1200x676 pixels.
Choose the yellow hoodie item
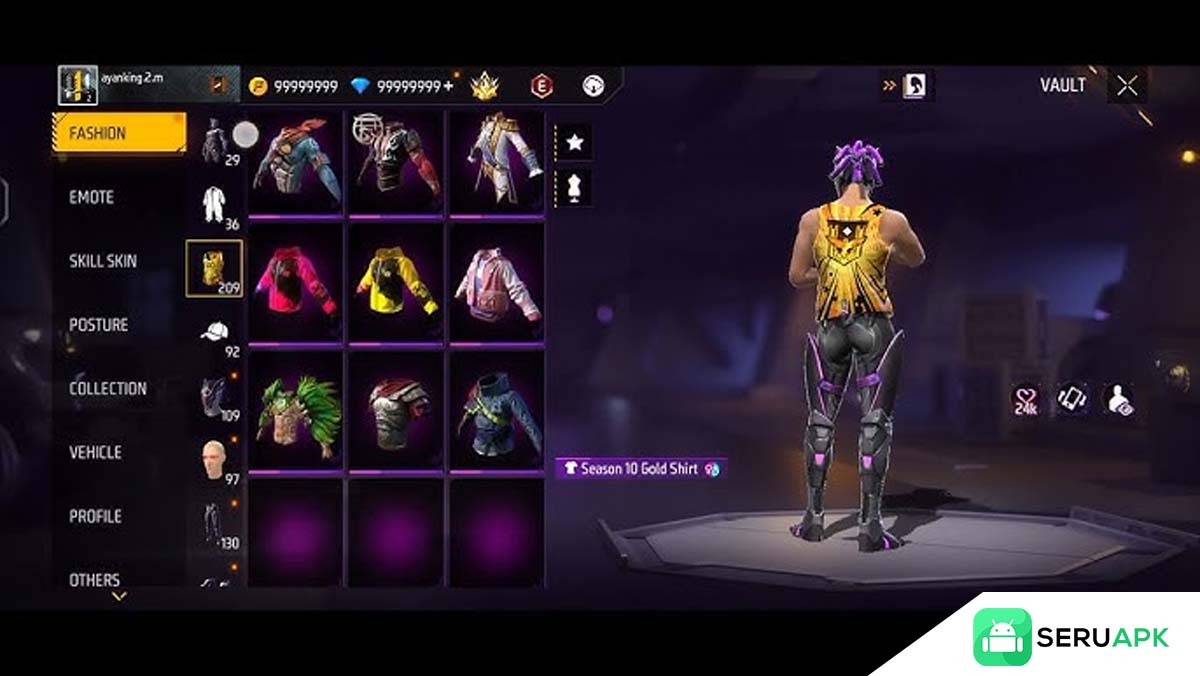pyautogui.click(x=396, y=282)
